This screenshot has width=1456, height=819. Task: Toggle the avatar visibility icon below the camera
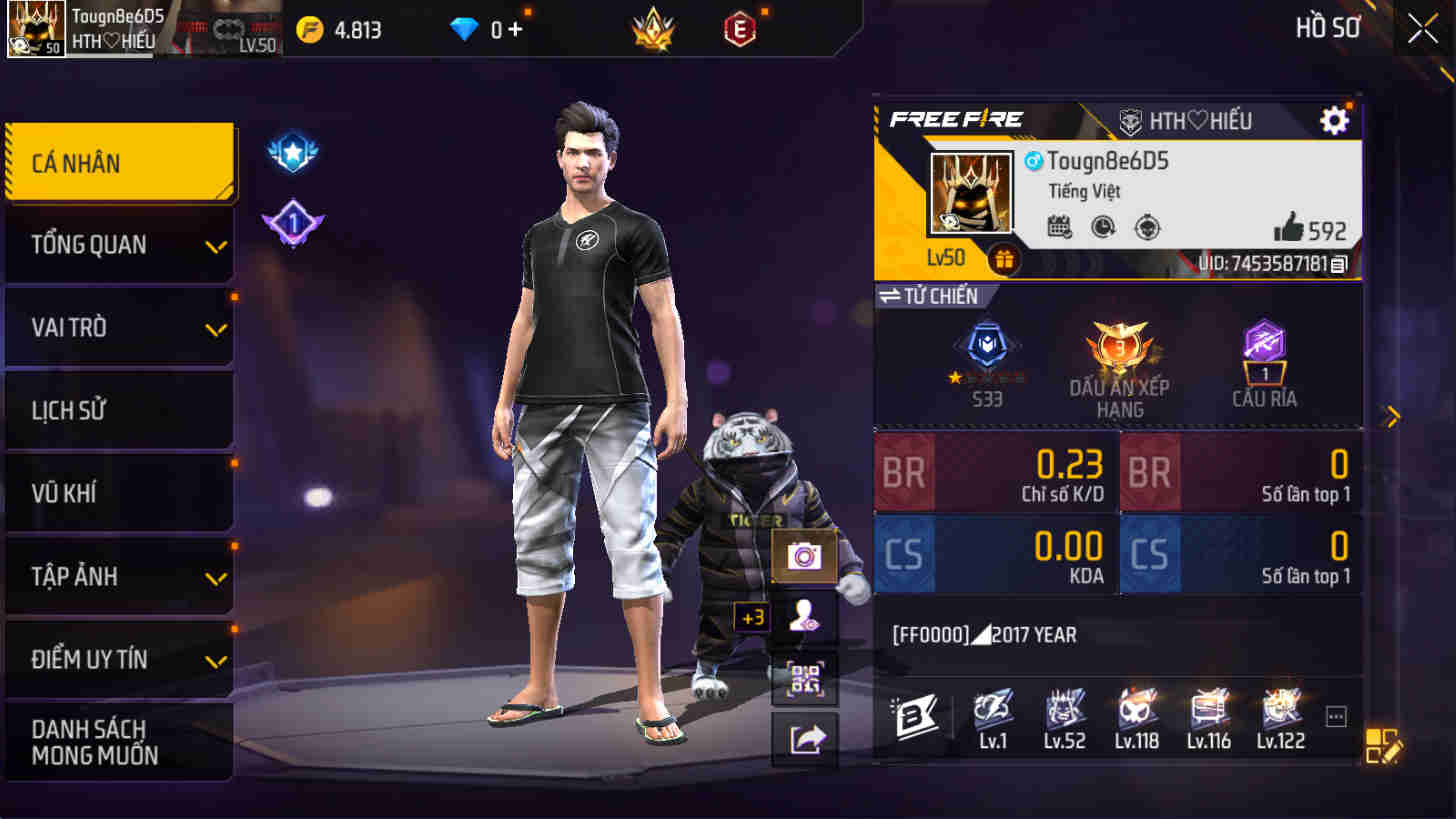click(x=803, y=617)
